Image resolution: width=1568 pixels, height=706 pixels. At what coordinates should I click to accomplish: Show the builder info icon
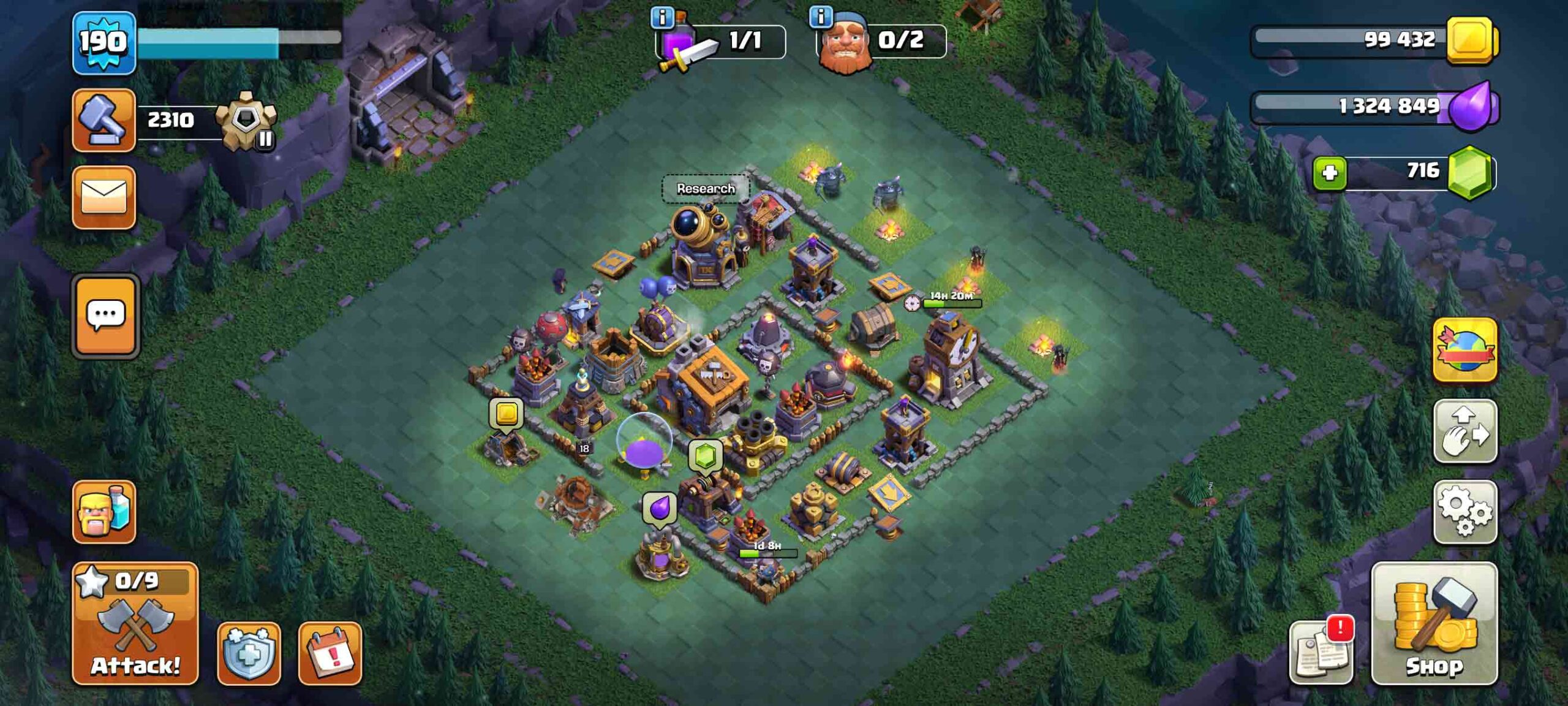[x=820, y=17]
